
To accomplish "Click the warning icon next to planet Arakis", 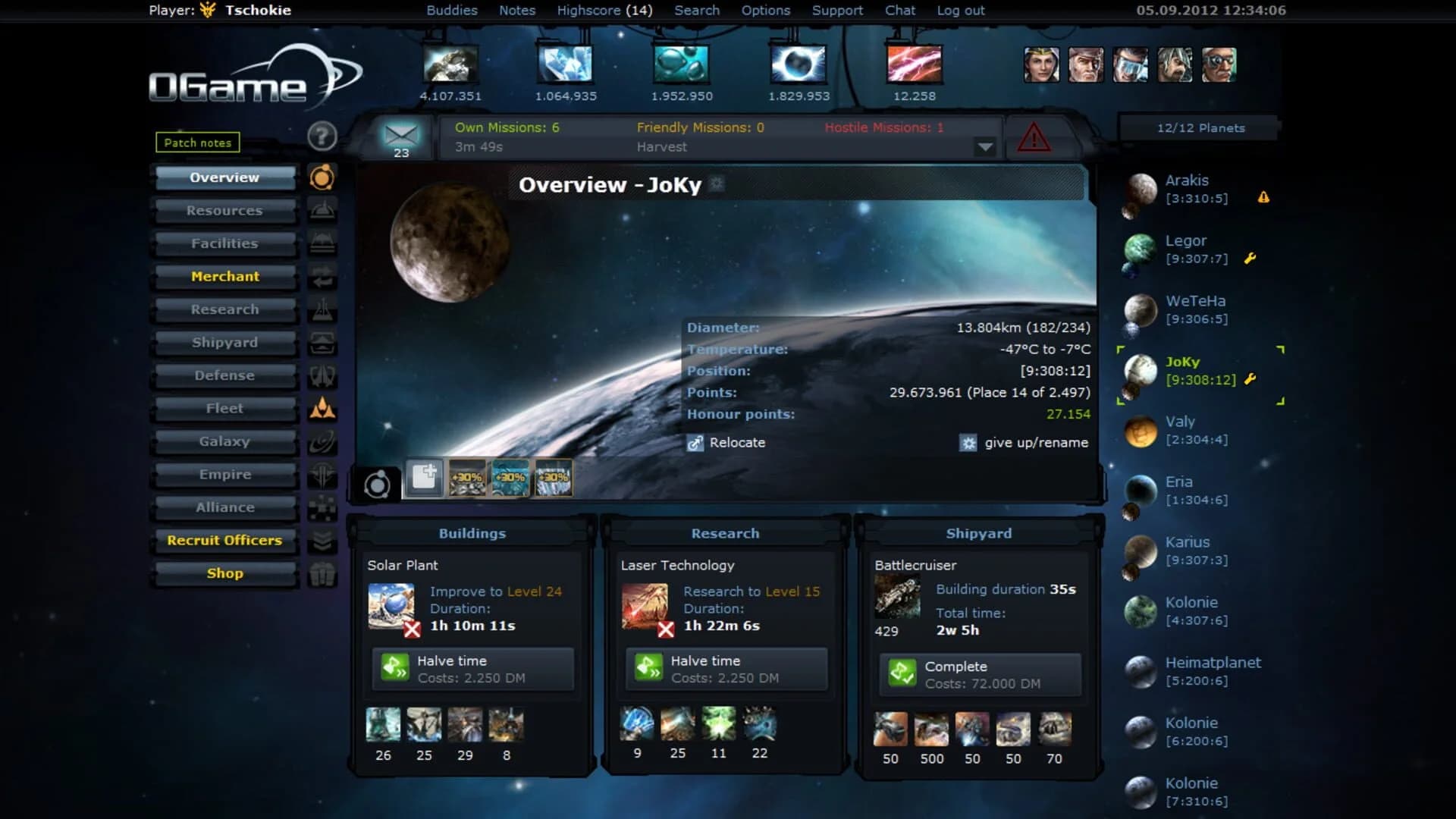I will [x=1263, y=197].
